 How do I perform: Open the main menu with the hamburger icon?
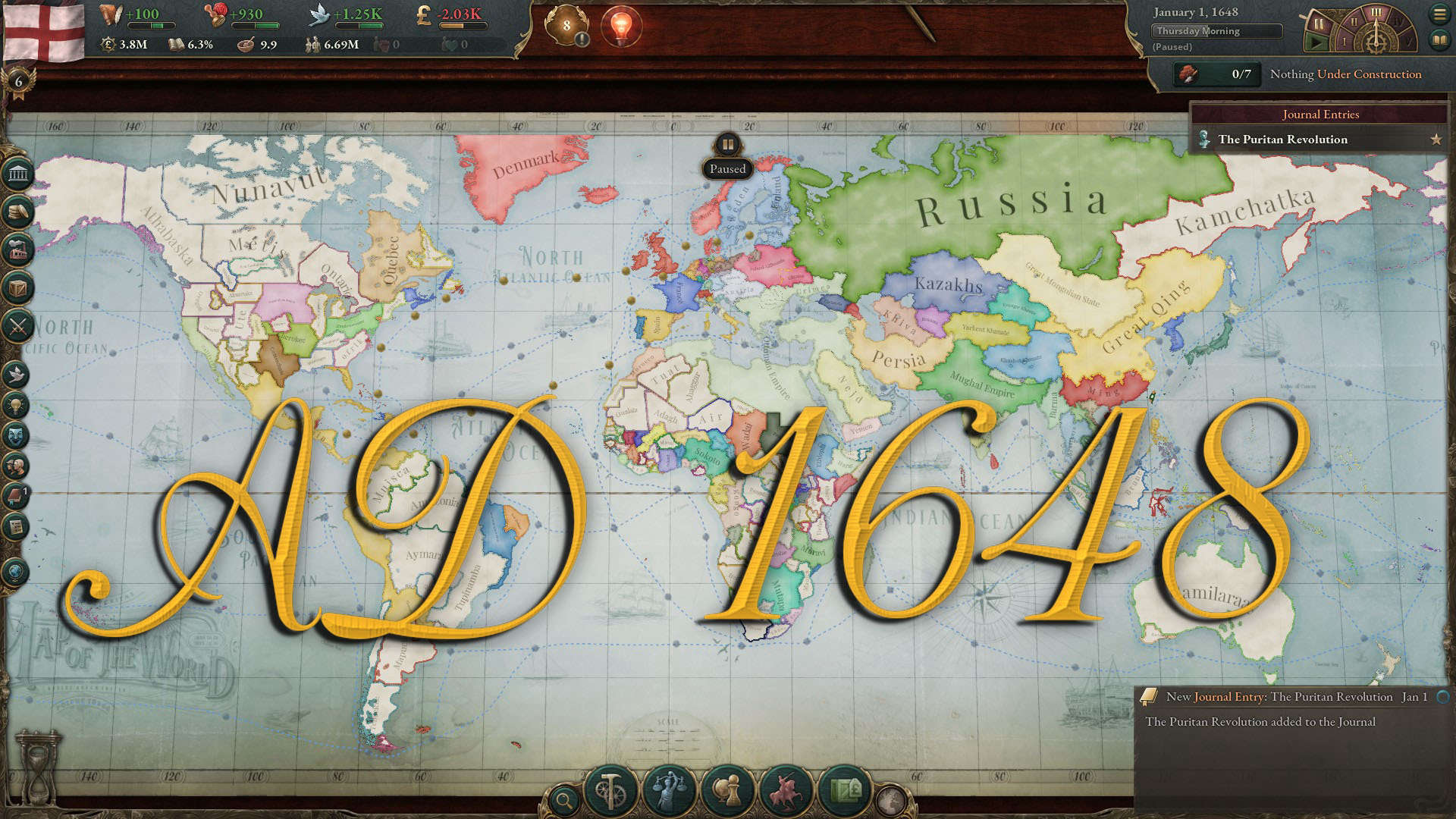[1439, 14]
